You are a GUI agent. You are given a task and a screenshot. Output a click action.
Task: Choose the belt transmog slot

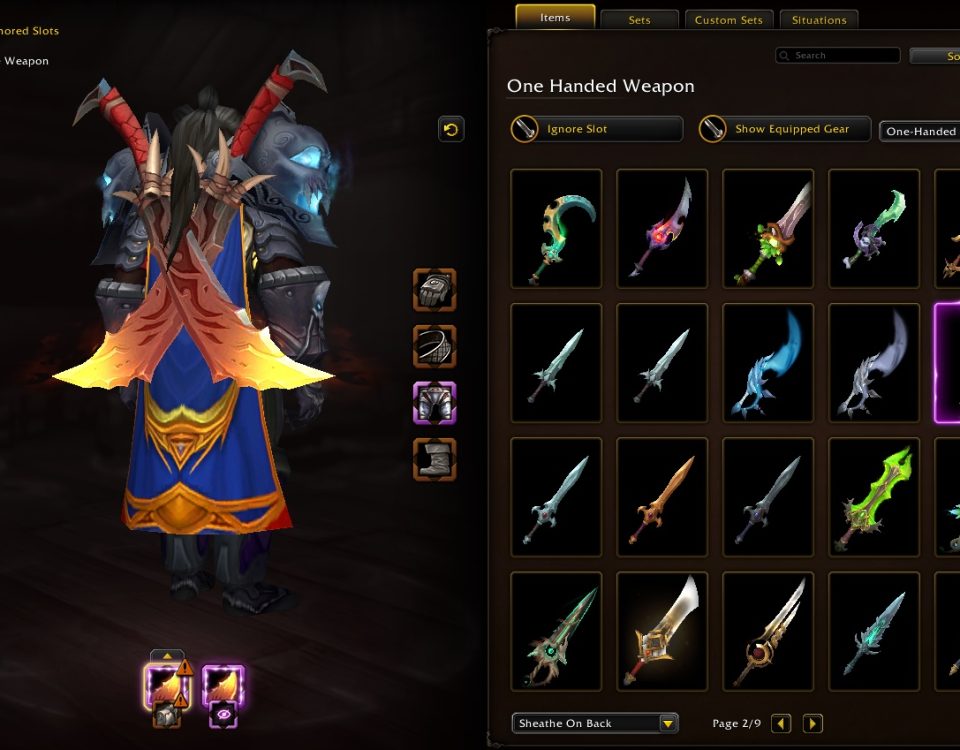(x=435, y=346)
